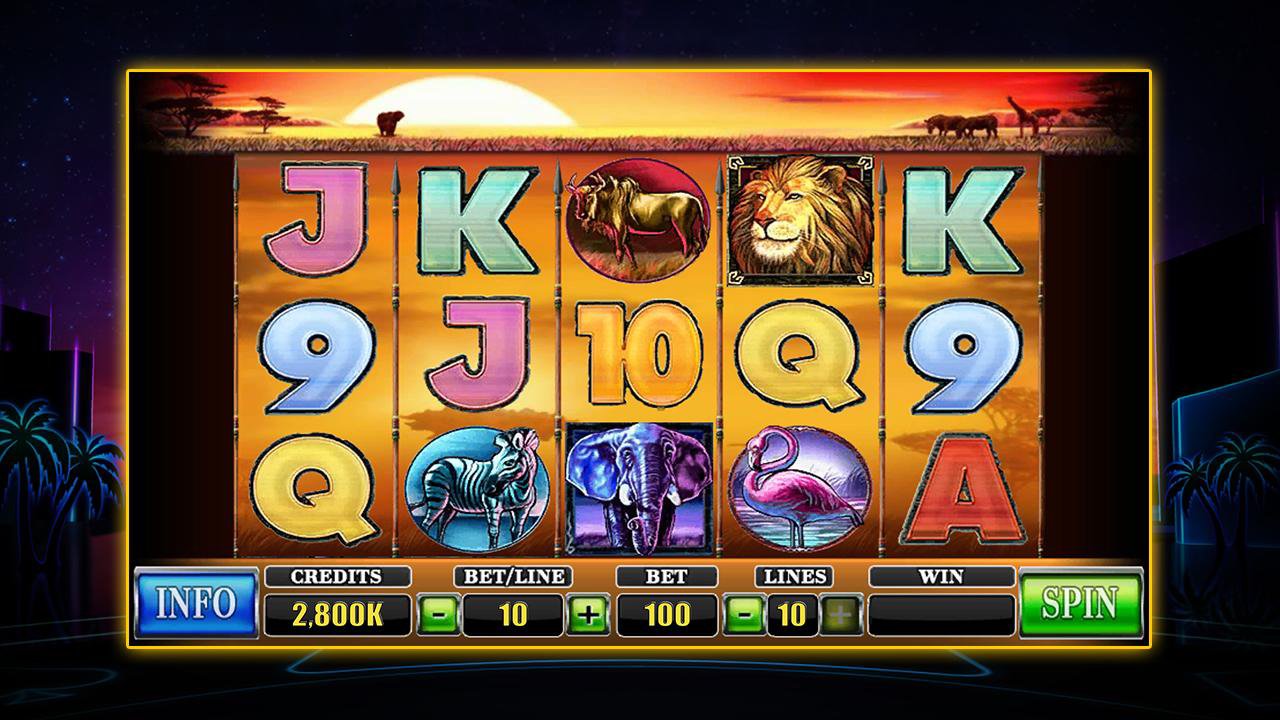Select the elephant symbol on reel three
This screenshot has width=1280, height=720.
tap(640, 485)
